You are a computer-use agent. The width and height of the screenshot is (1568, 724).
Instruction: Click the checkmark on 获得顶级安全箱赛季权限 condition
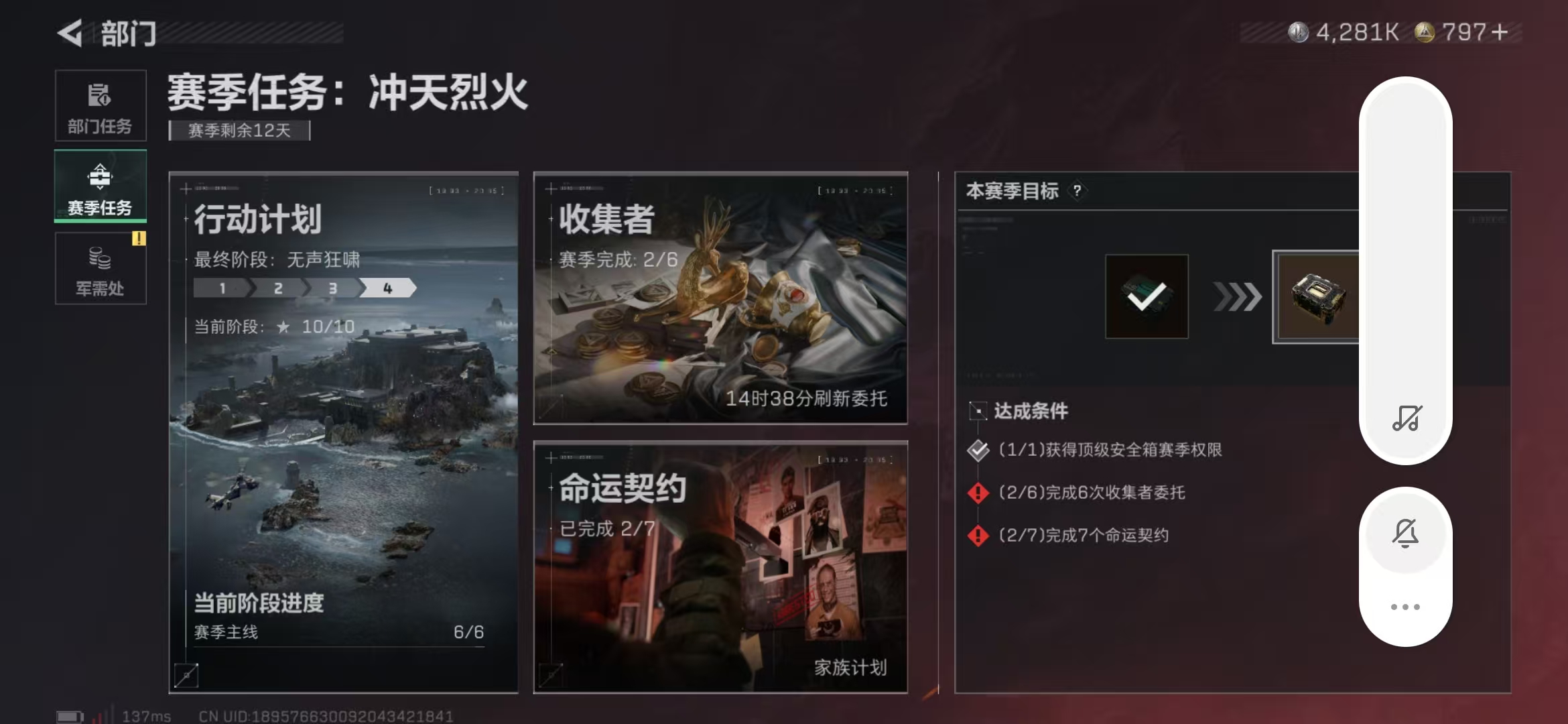click(978, 450)
